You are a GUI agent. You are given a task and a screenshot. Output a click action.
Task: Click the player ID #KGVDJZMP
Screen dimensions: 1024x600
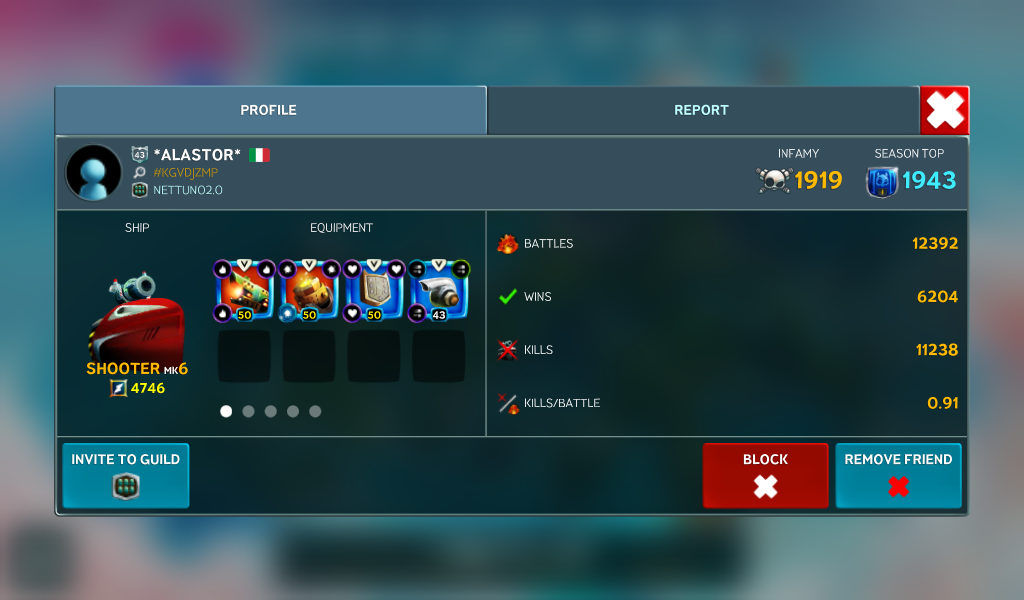click(x=185, y=173)
